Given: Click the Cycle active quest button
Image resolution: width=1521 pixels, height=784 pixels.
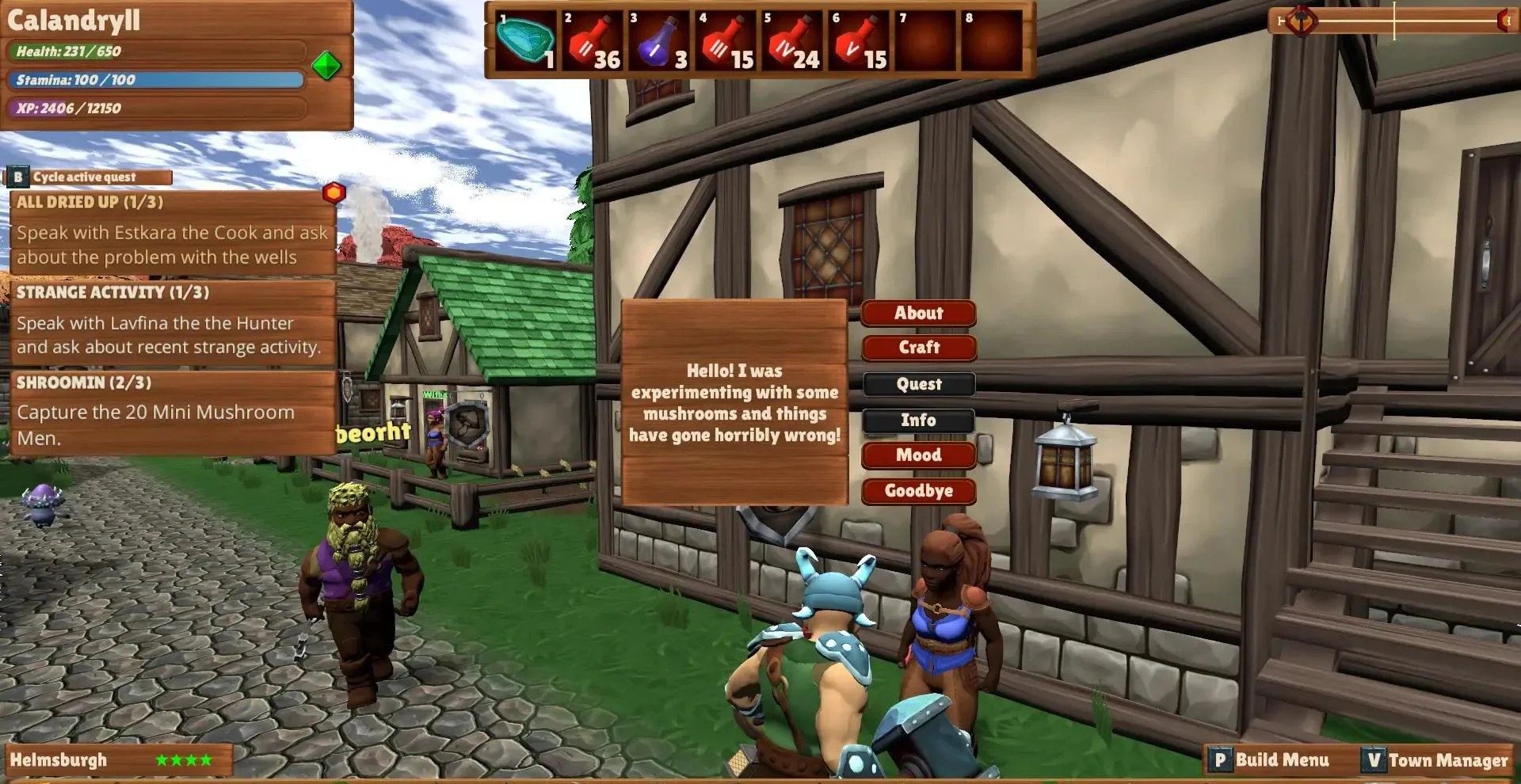Looking at the screenshot, I should coord(89,177).
